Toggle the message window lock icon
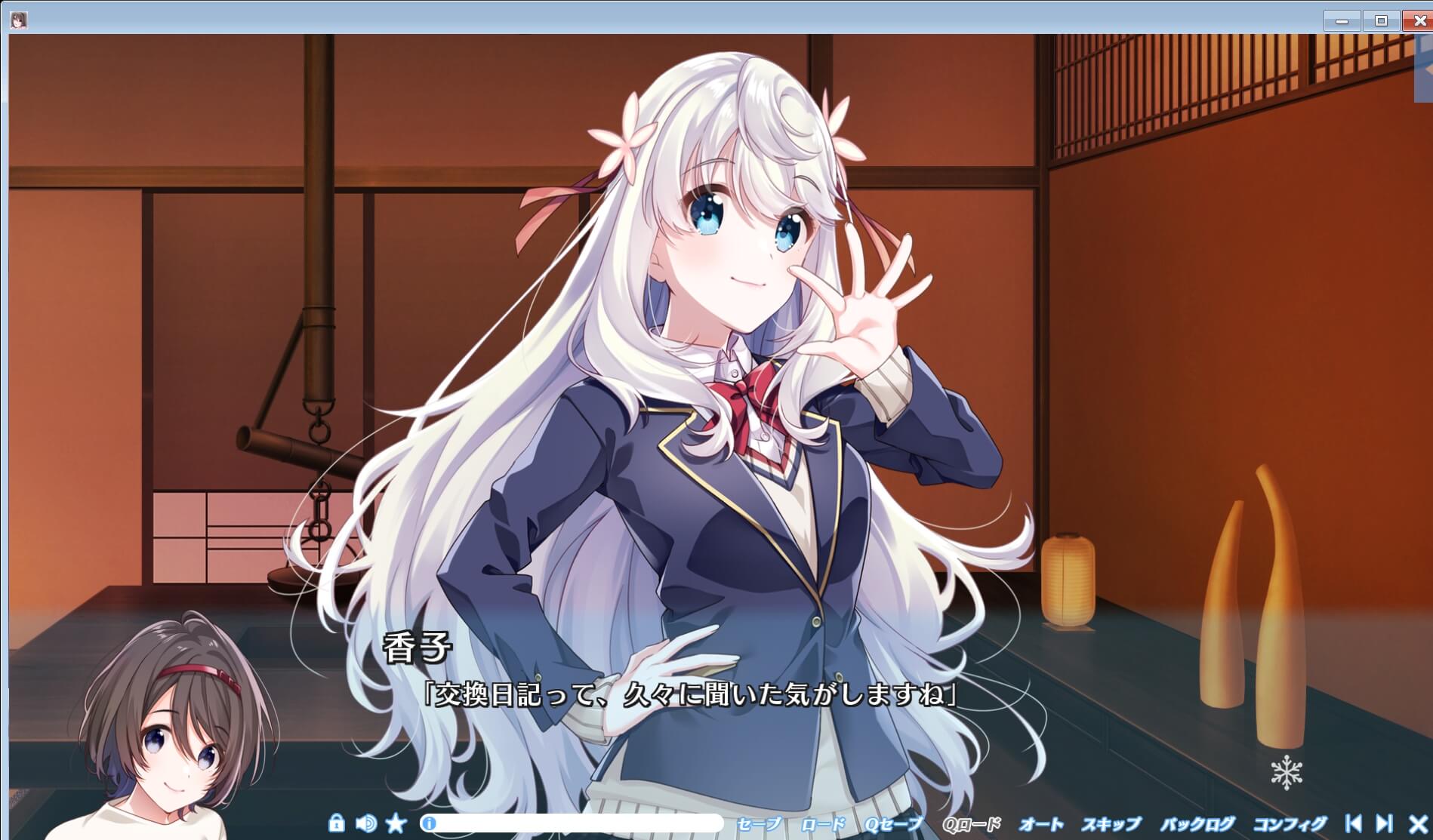 [x=335, y=824]
